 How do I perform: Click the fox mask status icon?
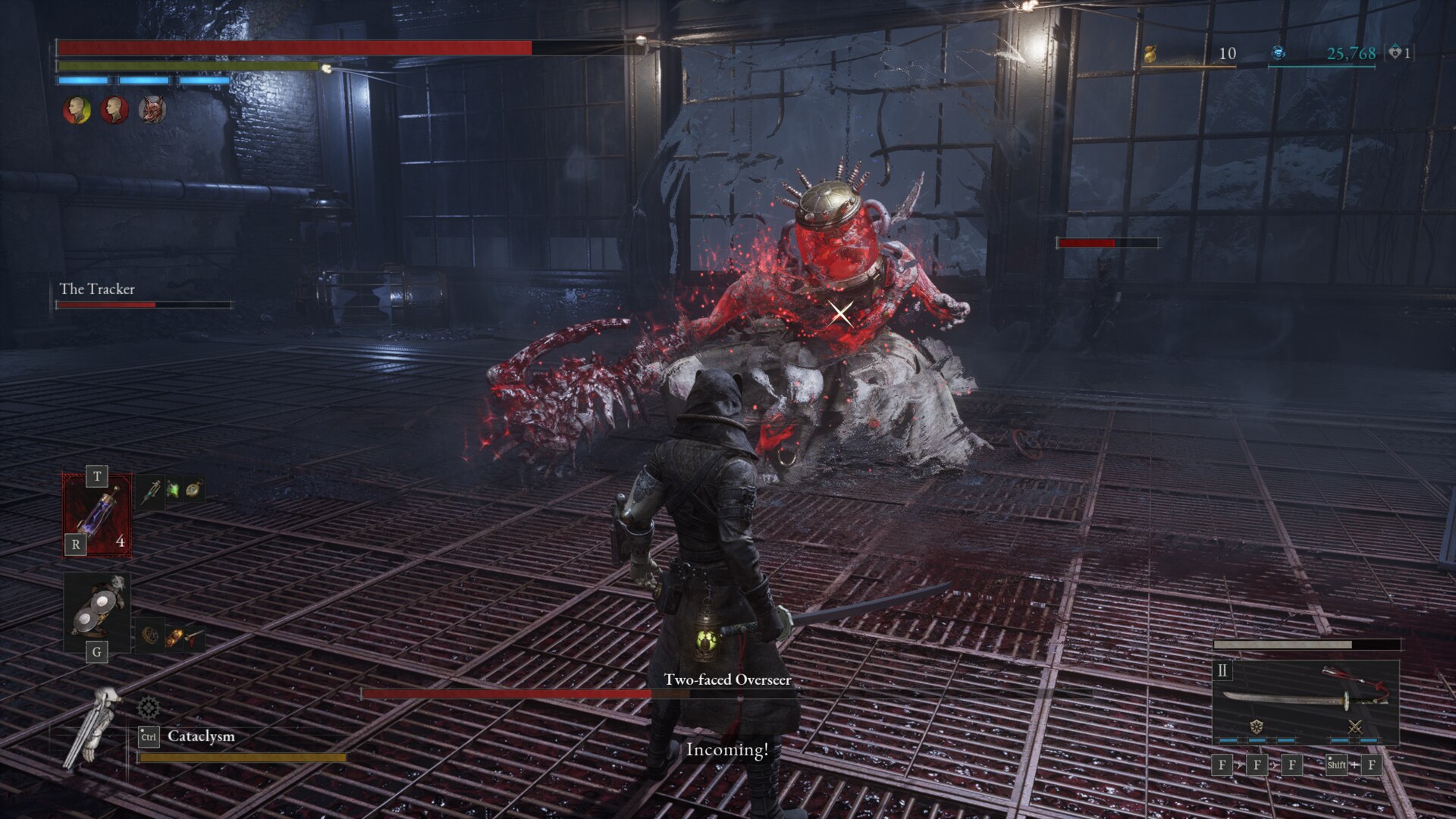tap(152, 110)
